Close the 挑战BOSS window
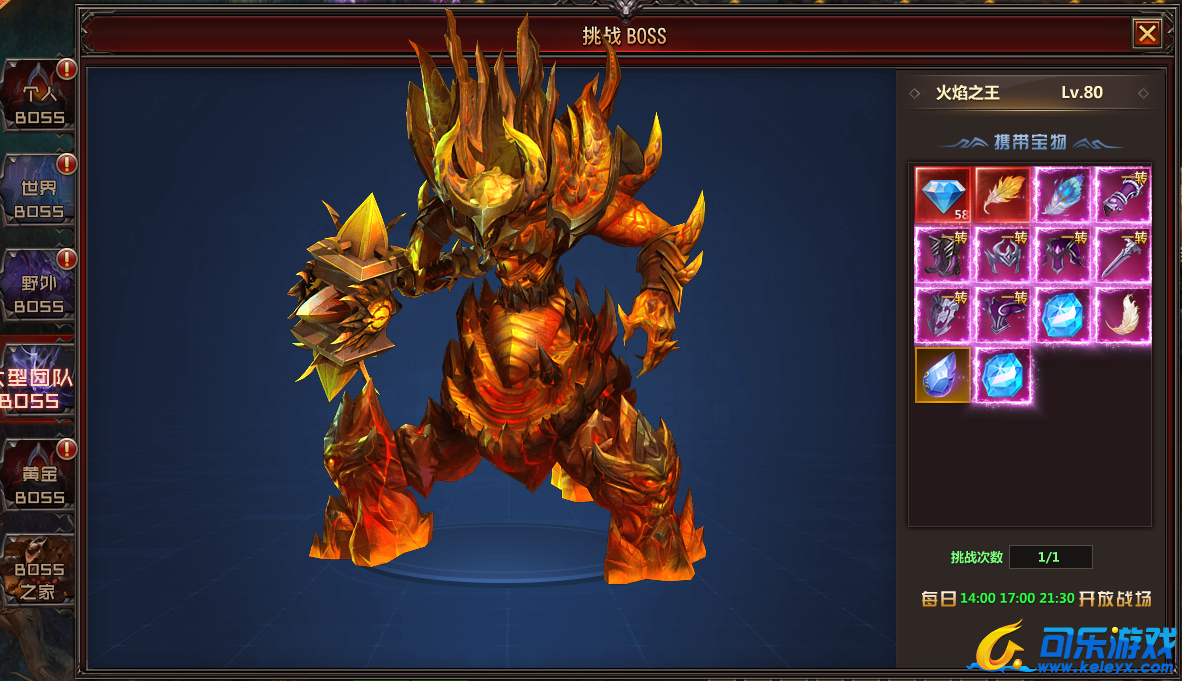This screenshot has height=681, width=1182. coord(1147,34)
